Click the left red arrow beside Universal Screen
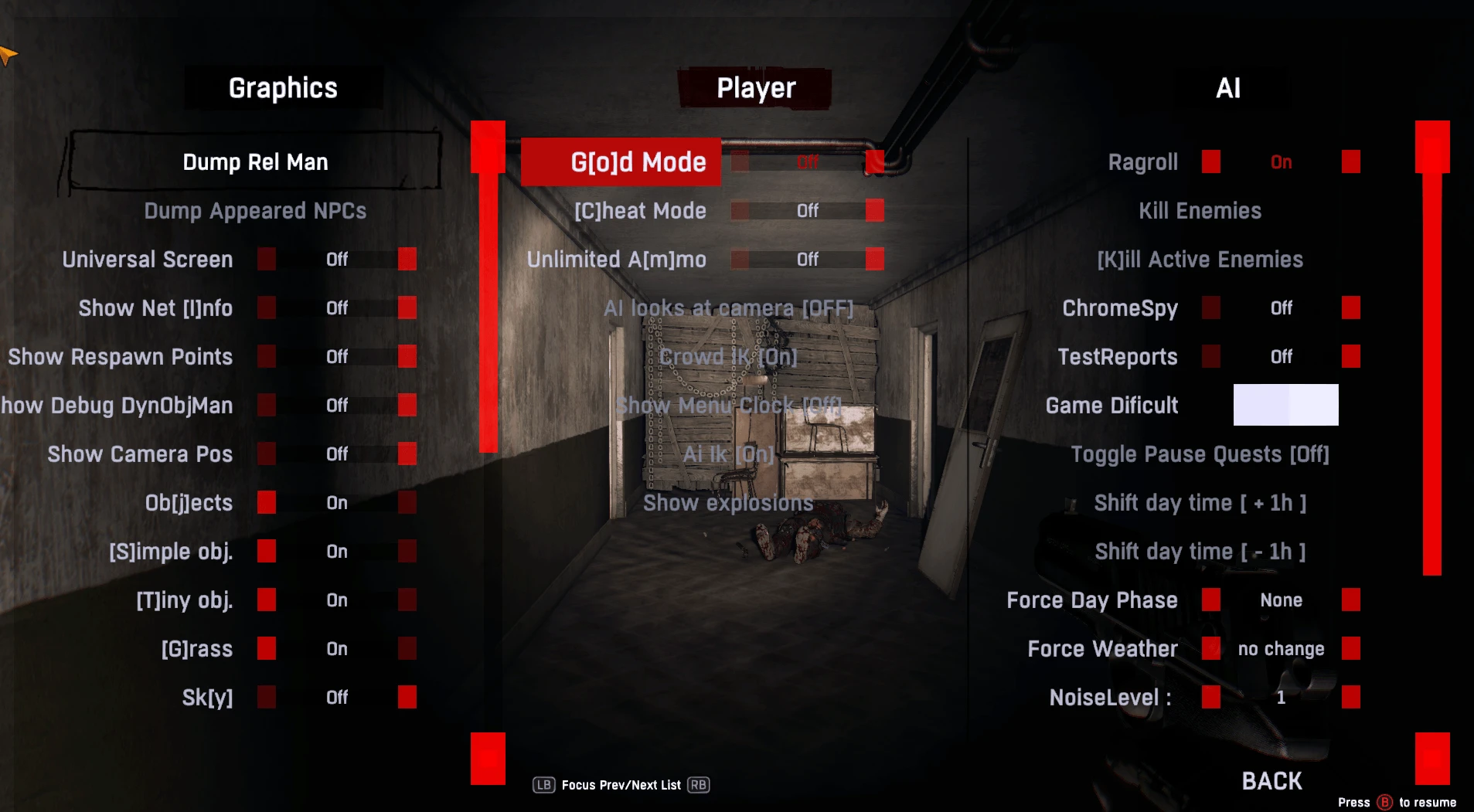The height and width of the screenshot is (812, 1474). [x=267, y=259]
